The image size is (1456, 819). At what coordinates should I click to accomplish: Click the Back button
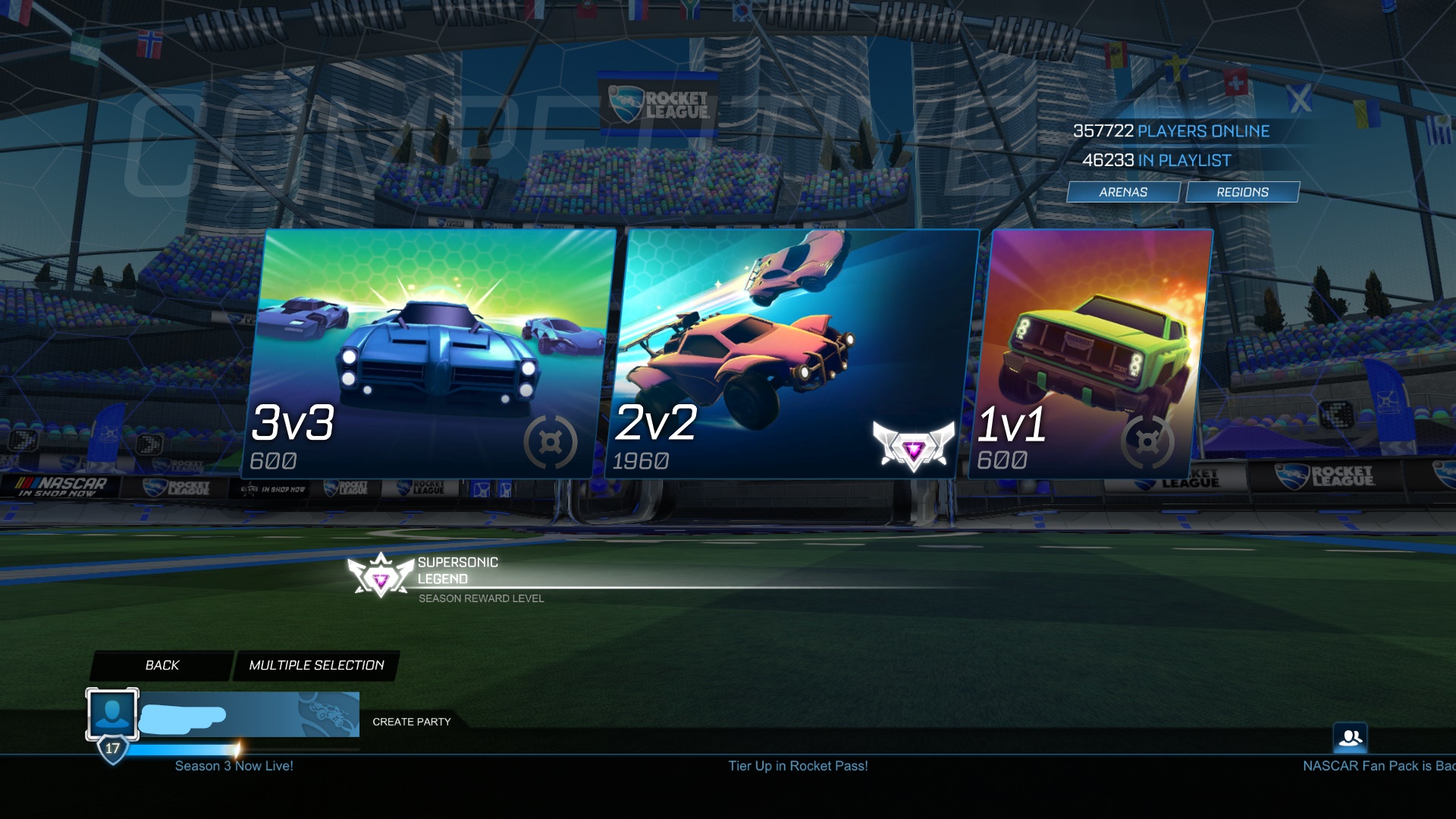[x=162, y=665]
